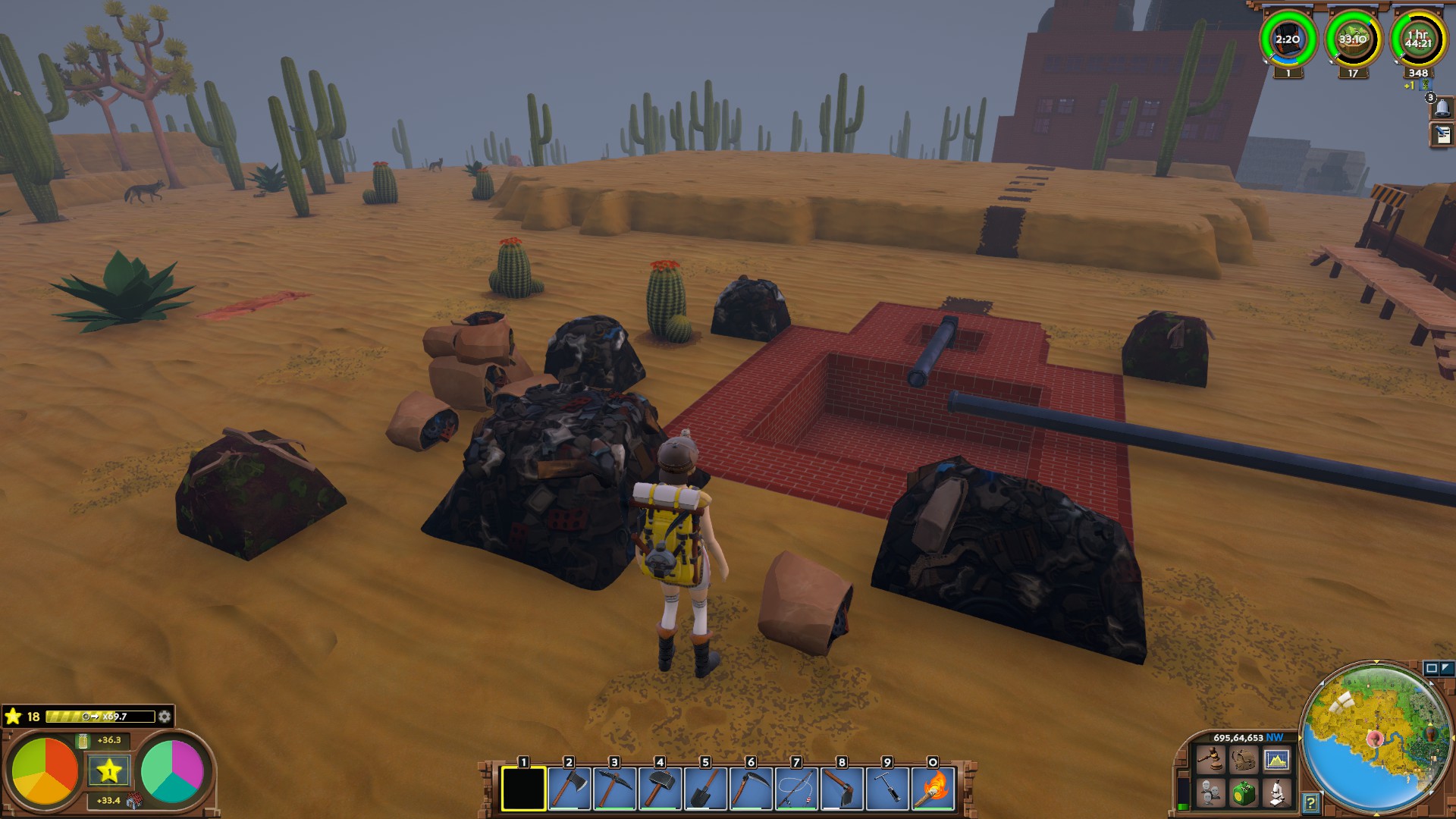Click the question mark help button
This screenshot has width=1456, height=819.
[x=1310, y=802]
